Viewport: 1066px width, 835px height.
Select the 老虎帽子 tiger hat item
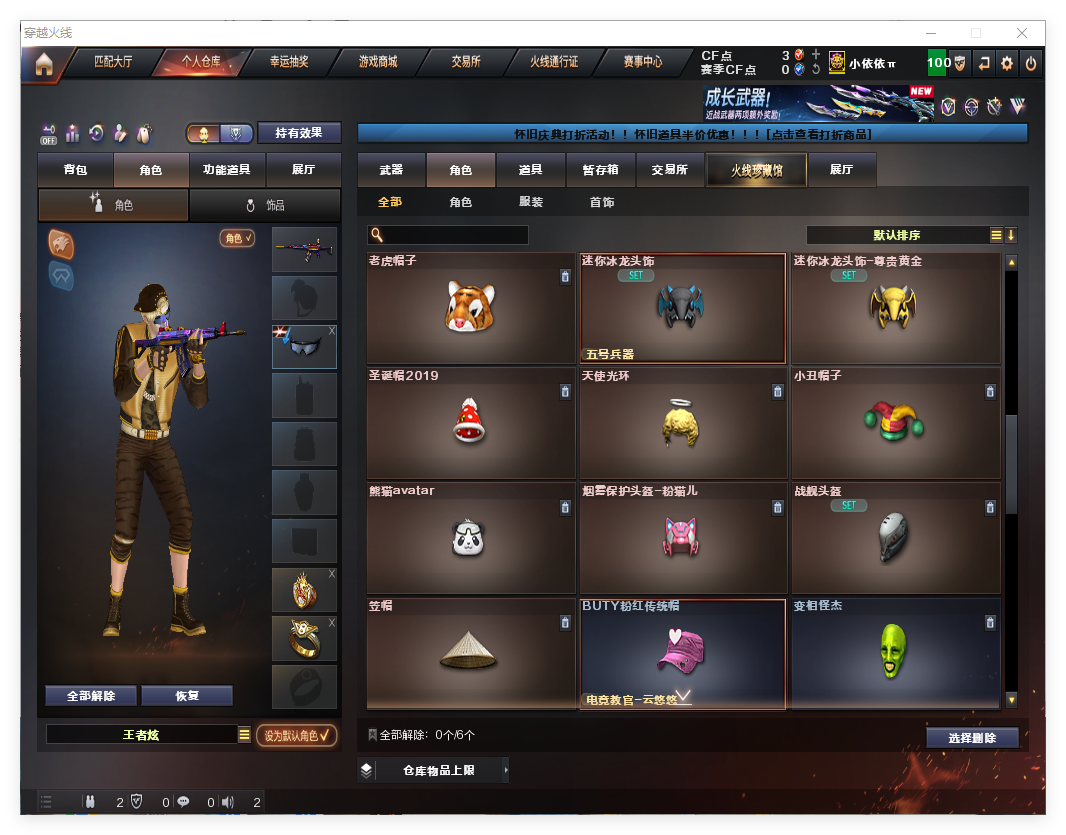coord(470,308)
